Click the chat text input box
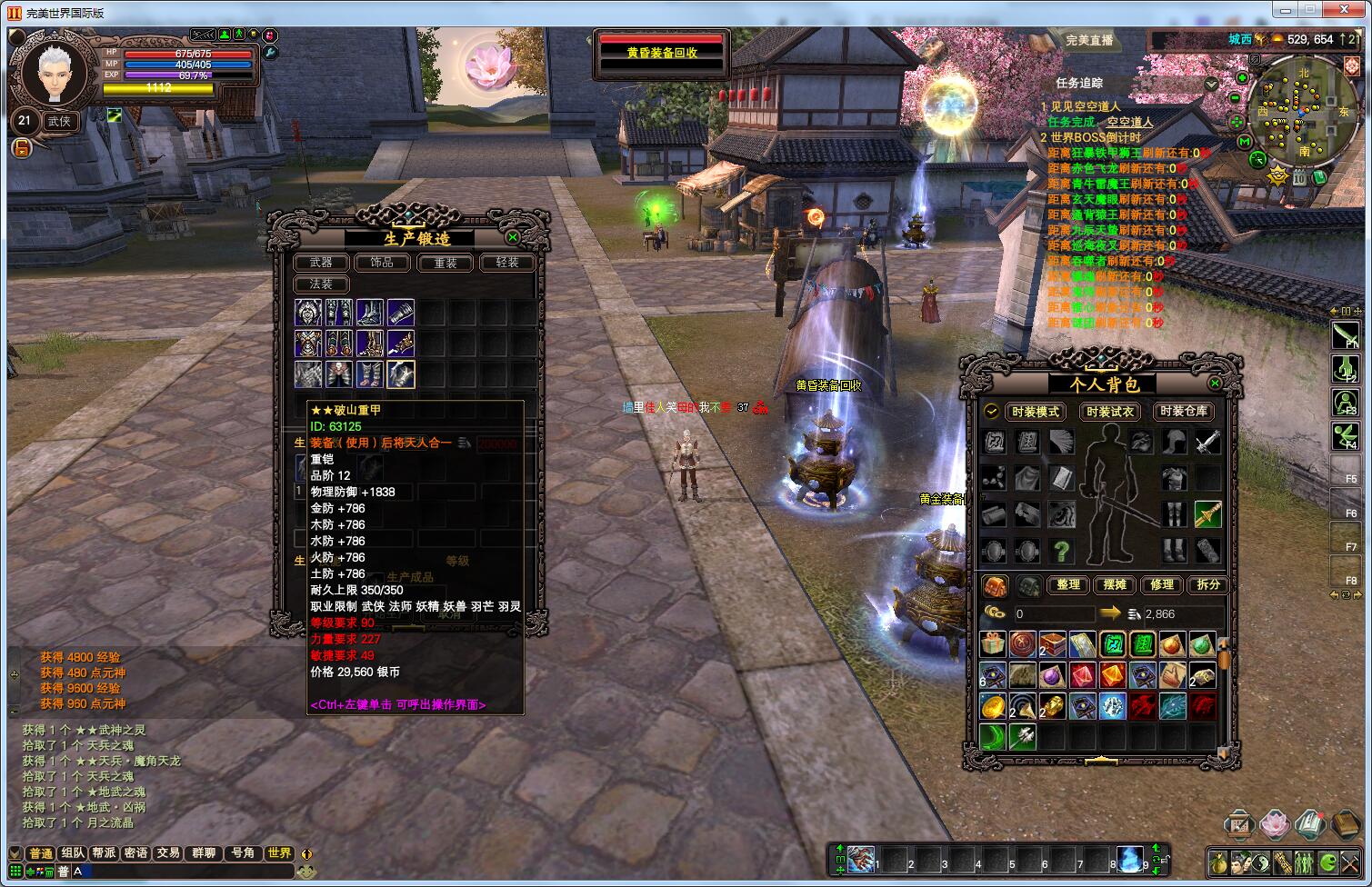 point(182,872)
